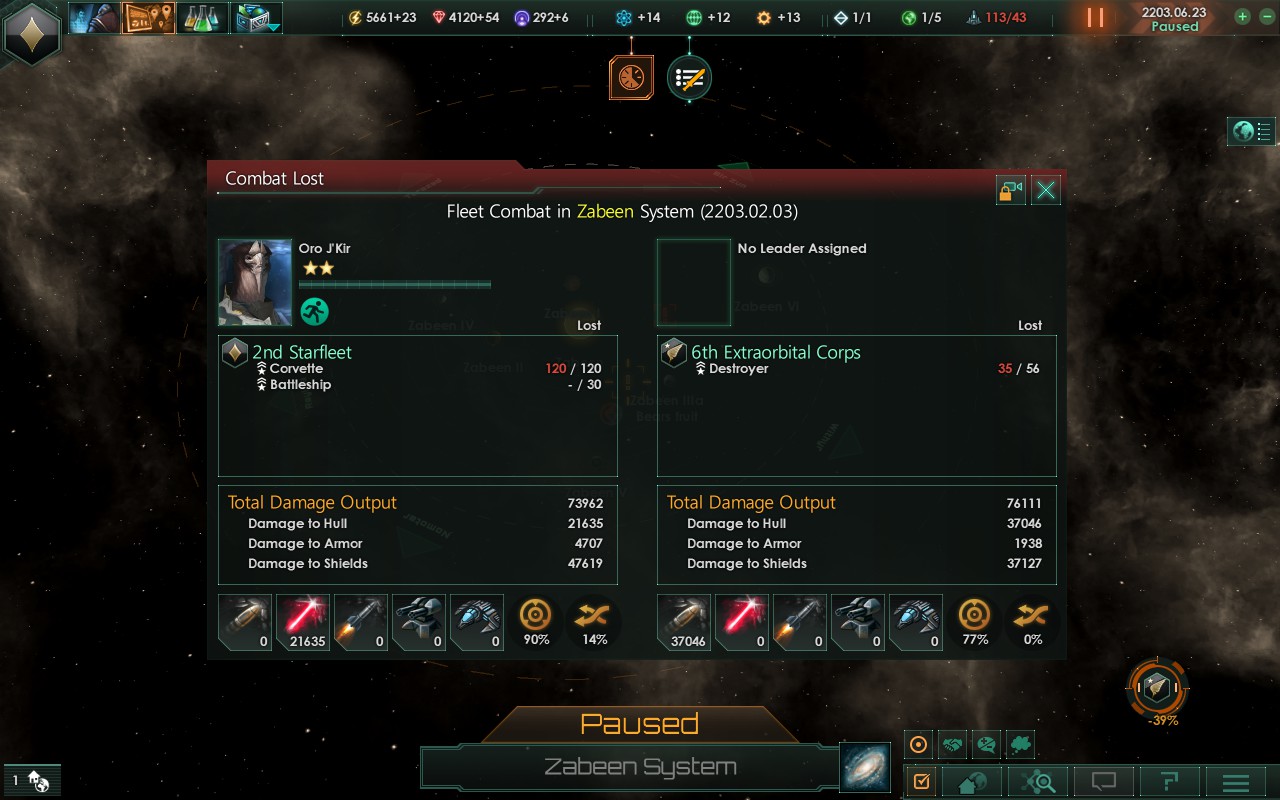Select the fleet icon showing -39%
1280x800 pixels.
point(1157,686)
